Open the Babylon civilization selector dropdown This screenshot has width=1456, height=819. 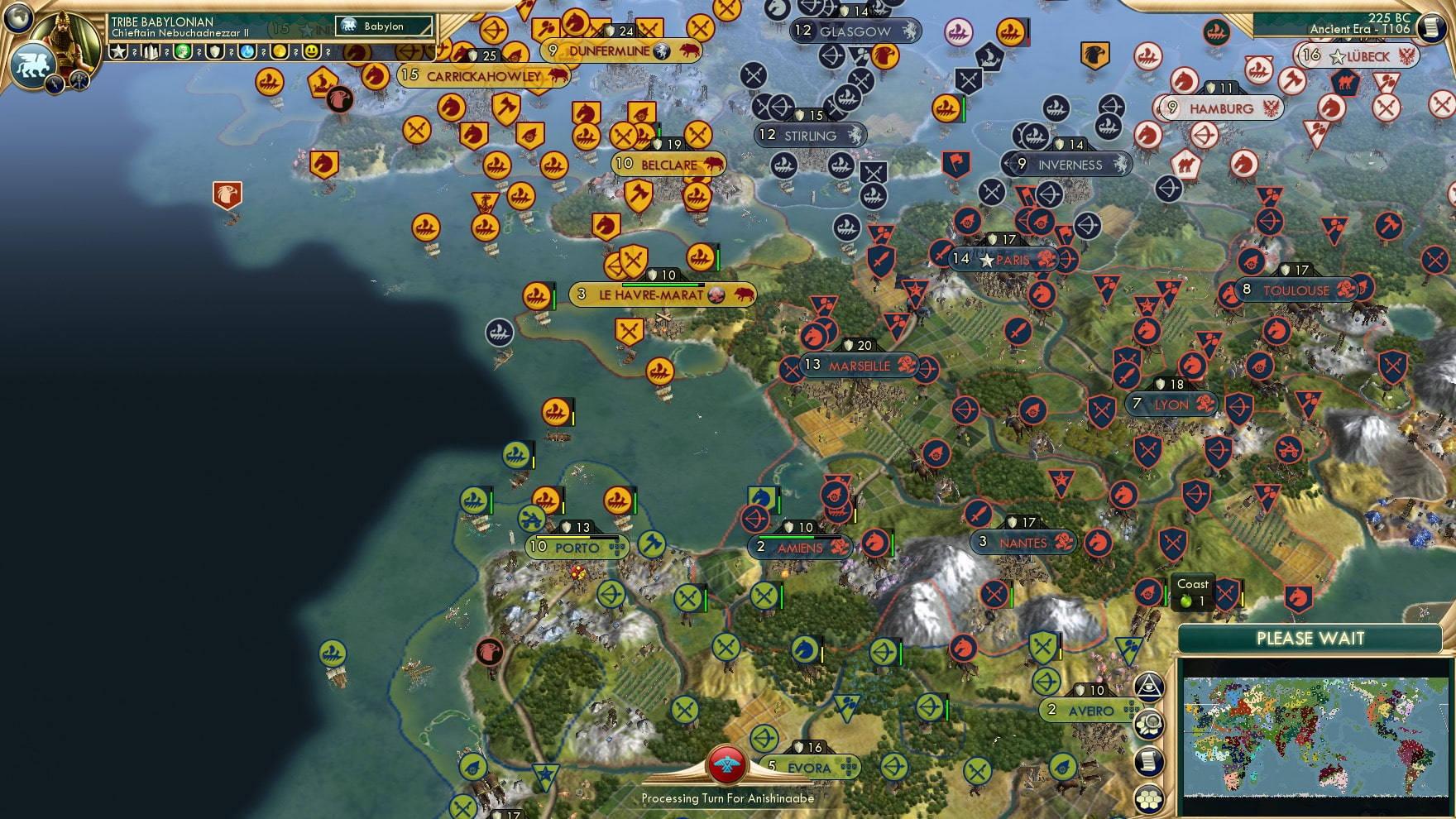pyautogui.click(x=382, y=26)
